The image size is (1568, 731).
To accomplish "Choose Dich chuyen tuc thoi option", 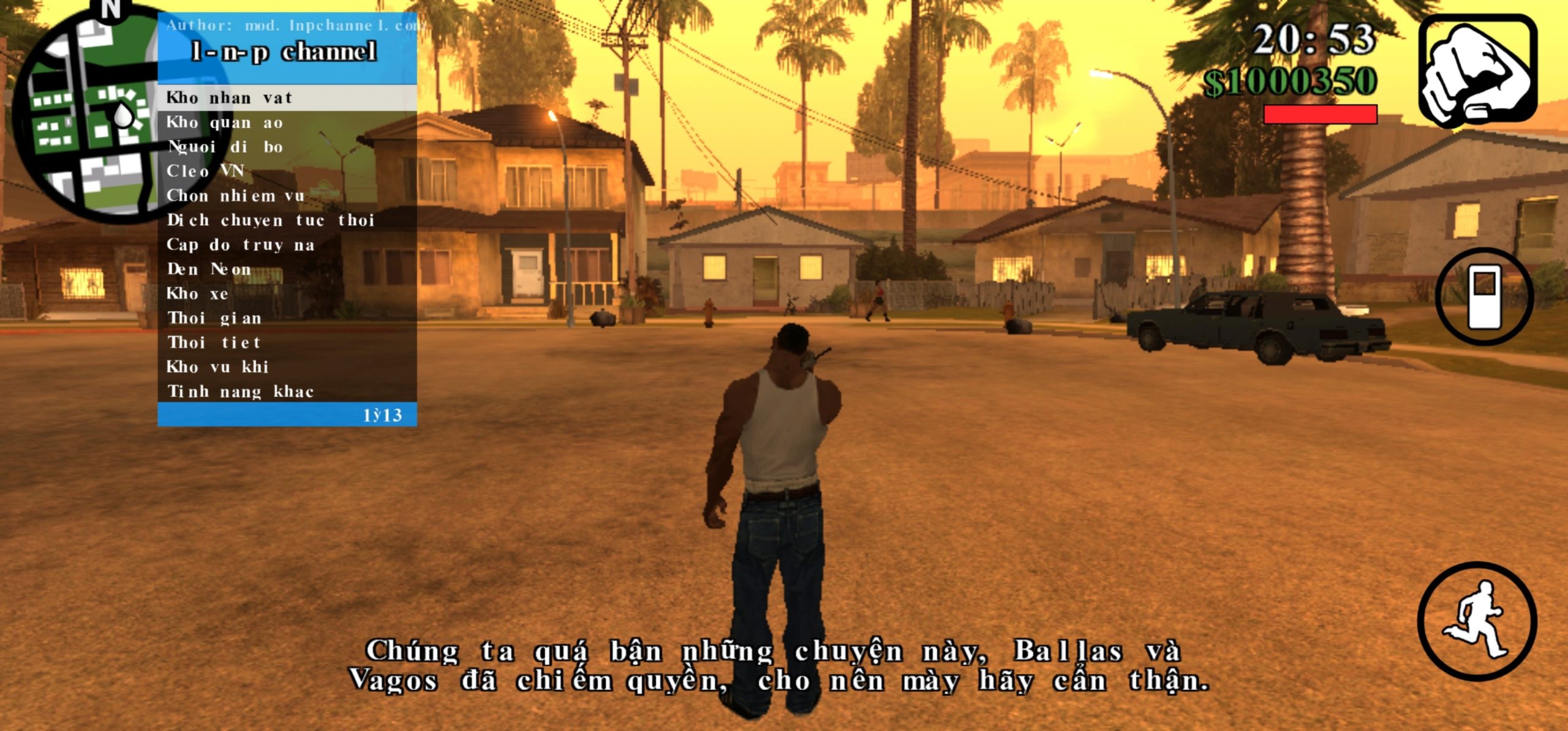I will 287,220.
